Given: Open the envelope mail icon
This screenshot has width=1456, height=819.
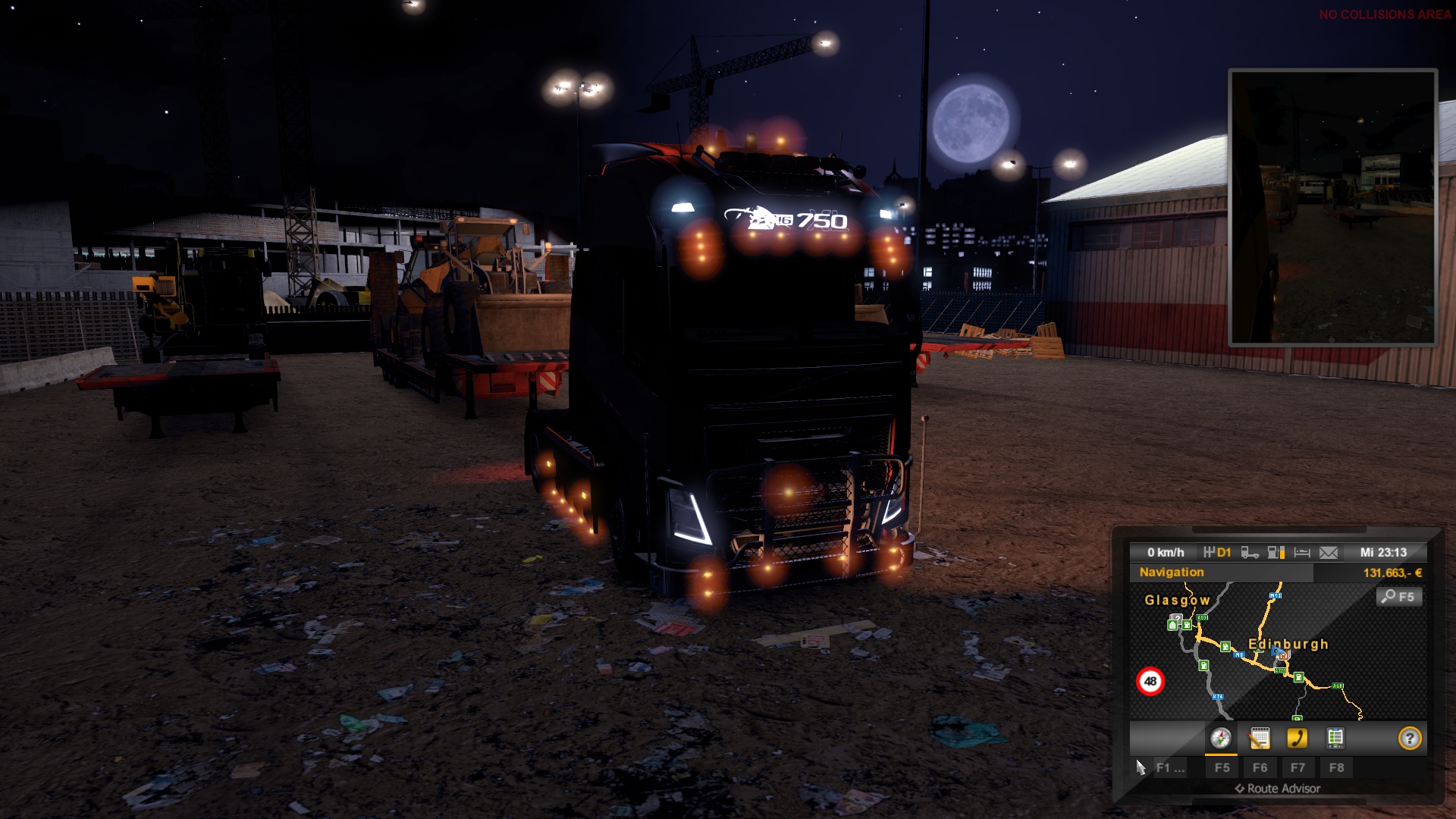Looking at the screenshot, I should tap(1329, 553).
